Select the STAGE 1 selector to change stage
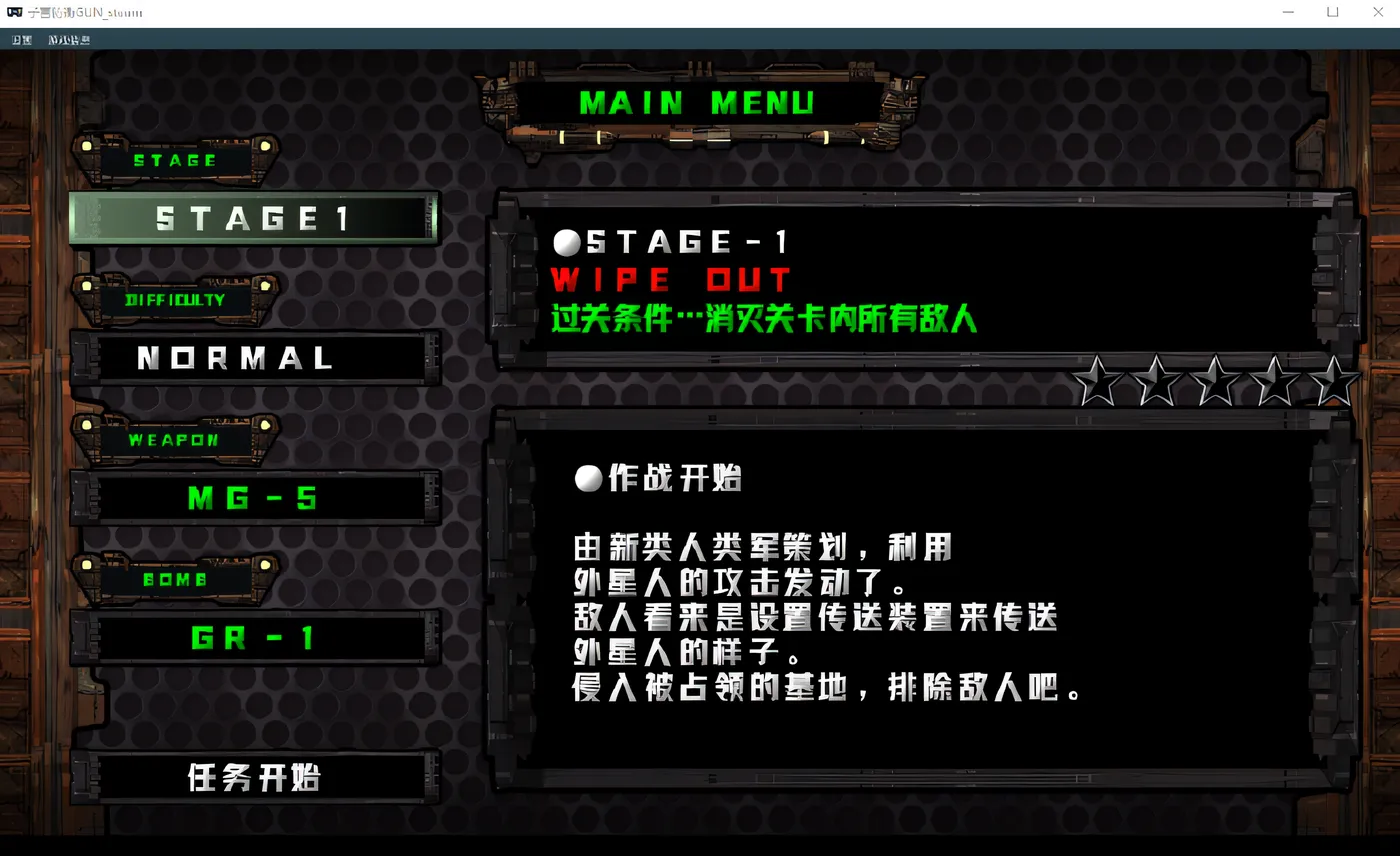The image size is (1400, 856). (253, 219)
